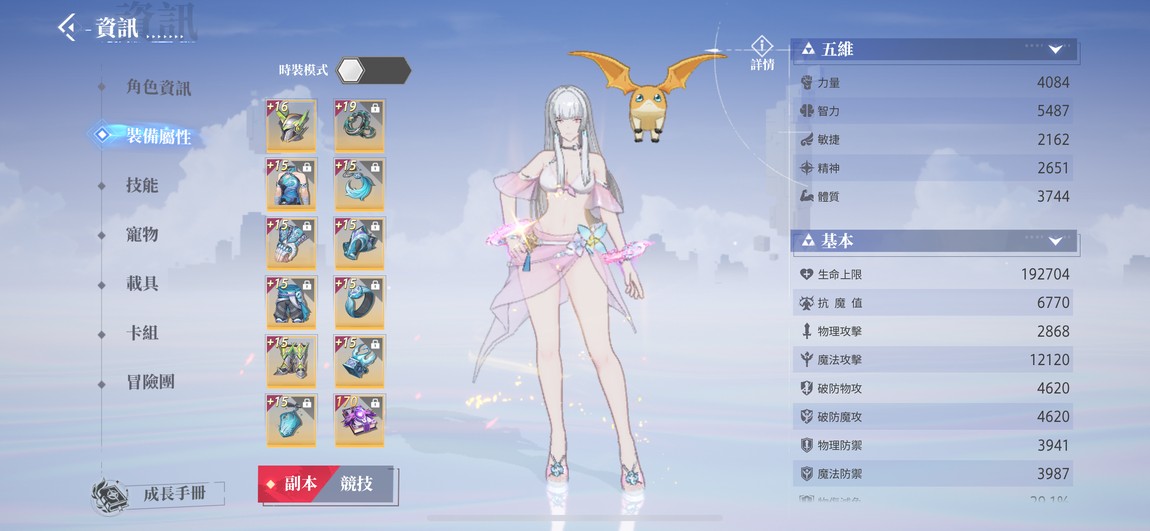Choose the 卡組 card deck tab
The image size is (1150, 531).
tap(142, 332)
